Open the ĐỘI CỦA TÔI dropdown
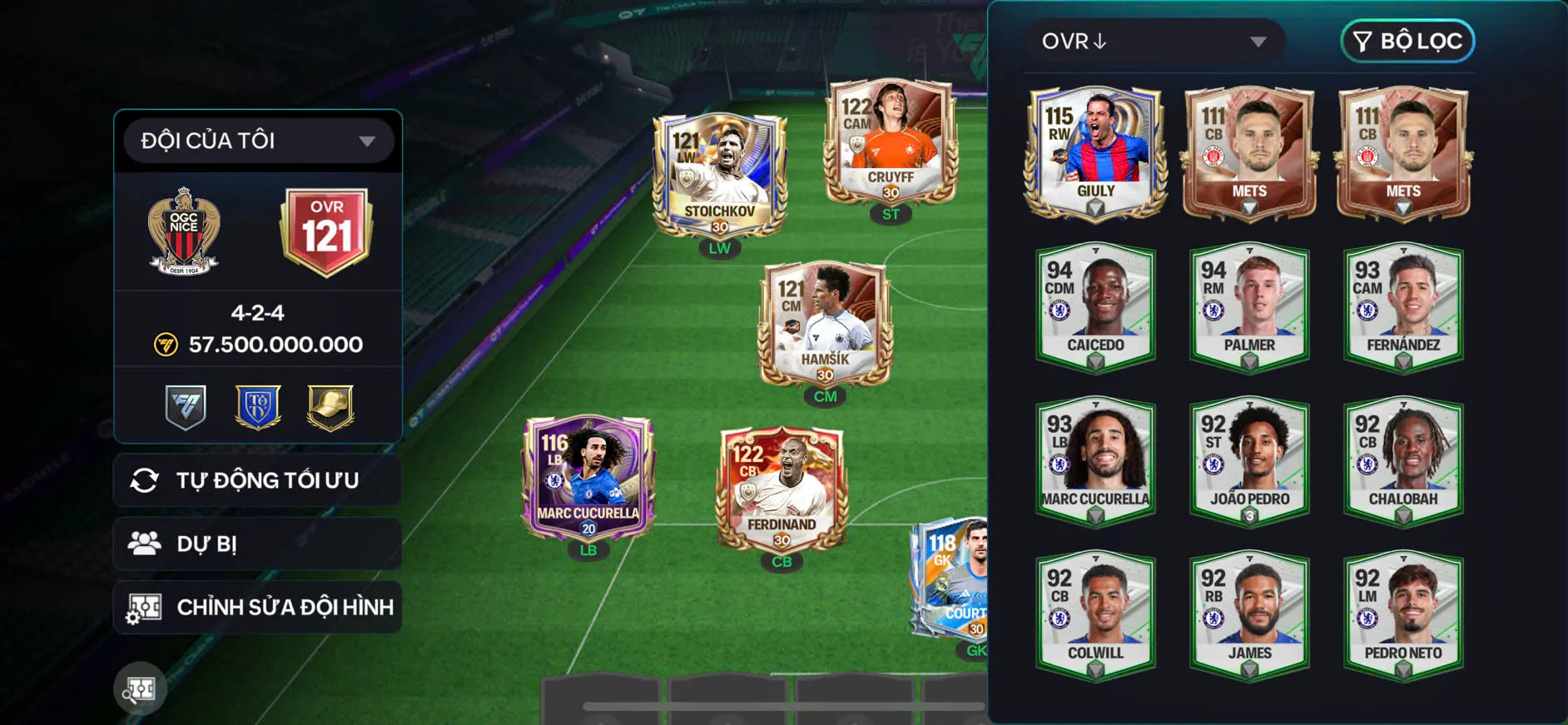1568x725 pixels. click(x=258, y=141)
